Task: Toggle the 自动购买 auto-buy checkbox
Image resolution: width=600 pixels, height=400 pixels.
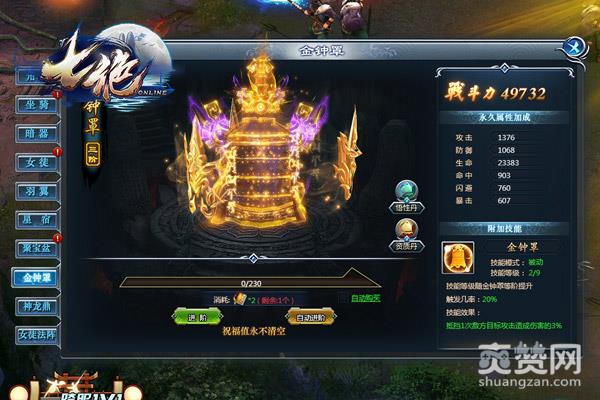Action: pos(345,298)
